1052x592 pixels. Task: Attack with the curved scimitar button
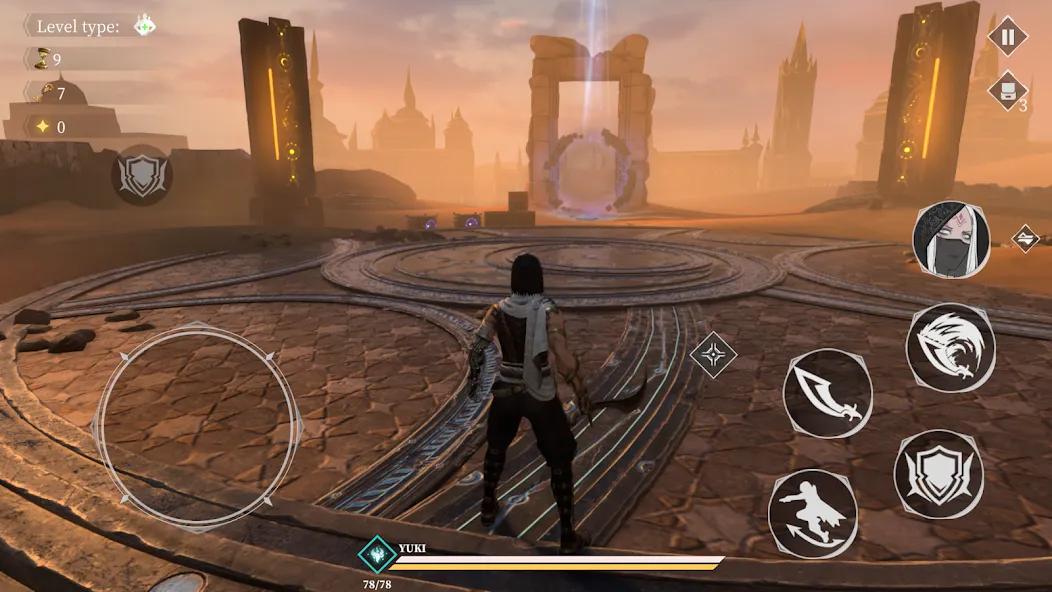coord(827,393)
